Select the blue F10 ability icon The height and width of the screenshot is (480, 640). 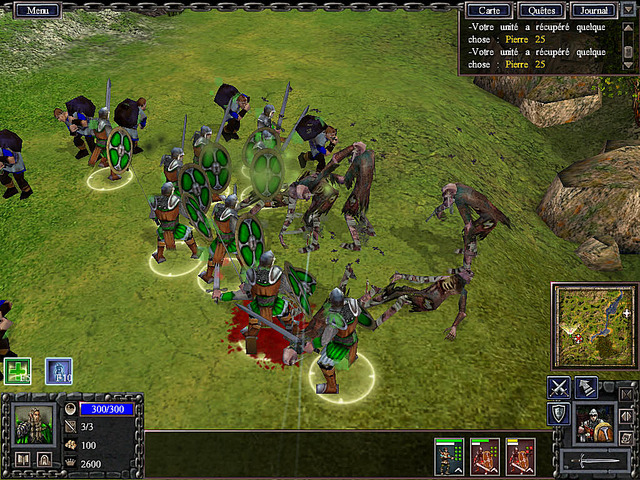click(58, 371)
